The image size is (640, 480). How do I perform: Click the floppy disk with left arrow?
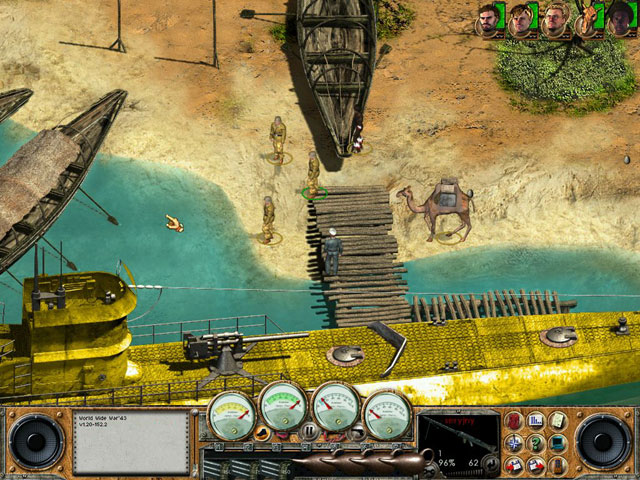pyautogui.click(x=514, y=465)
